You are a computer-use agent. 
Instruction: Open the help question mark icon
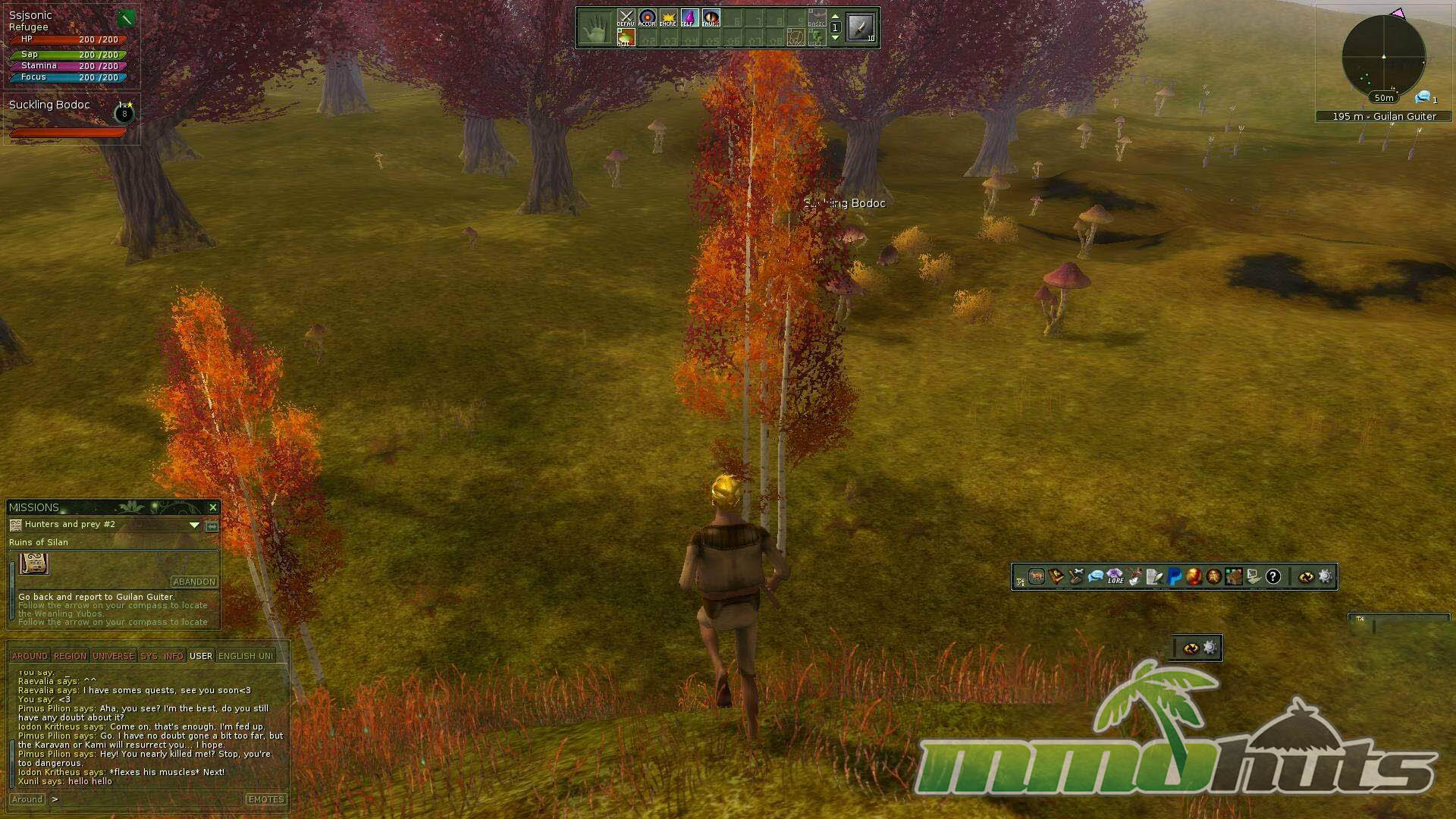click(1273, 577)
